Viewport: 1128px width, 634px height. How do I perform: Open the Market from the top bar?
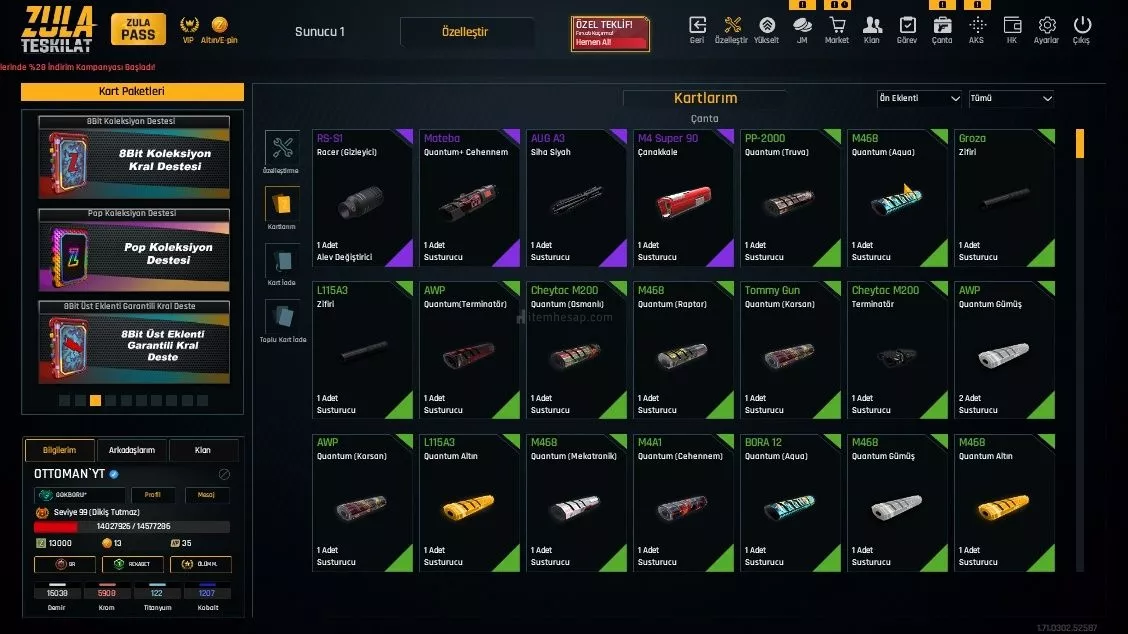(x=837, y=29)
